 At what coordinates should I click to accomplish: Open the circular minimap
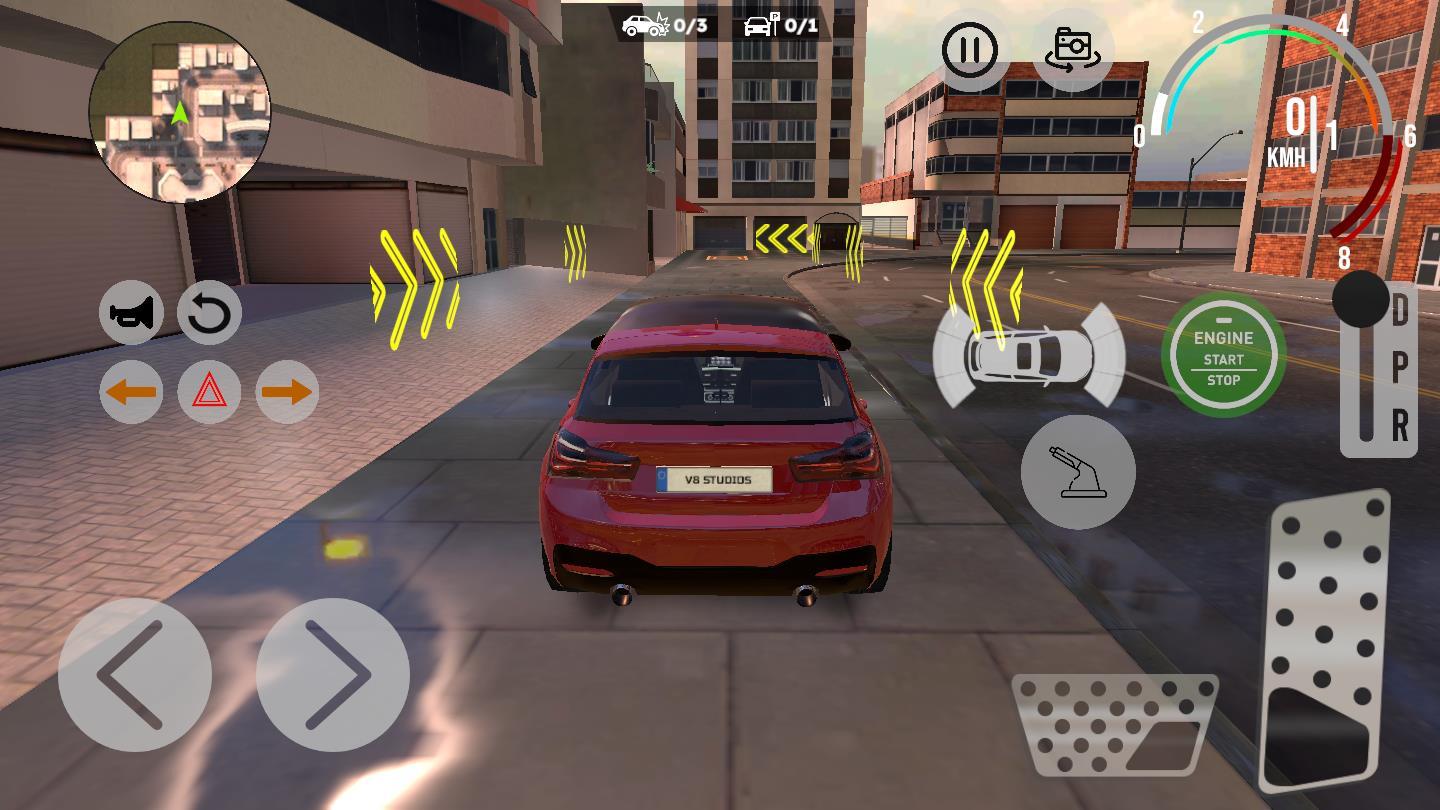180,112
